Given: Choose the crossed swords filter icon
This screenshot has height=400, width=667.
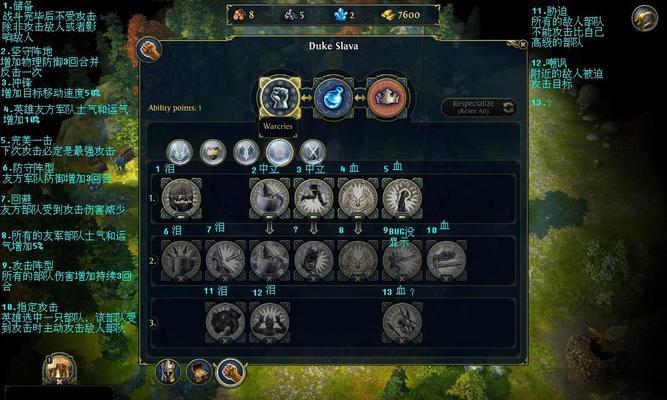Looking at the screenshot, I should click(x=313, y=151).
